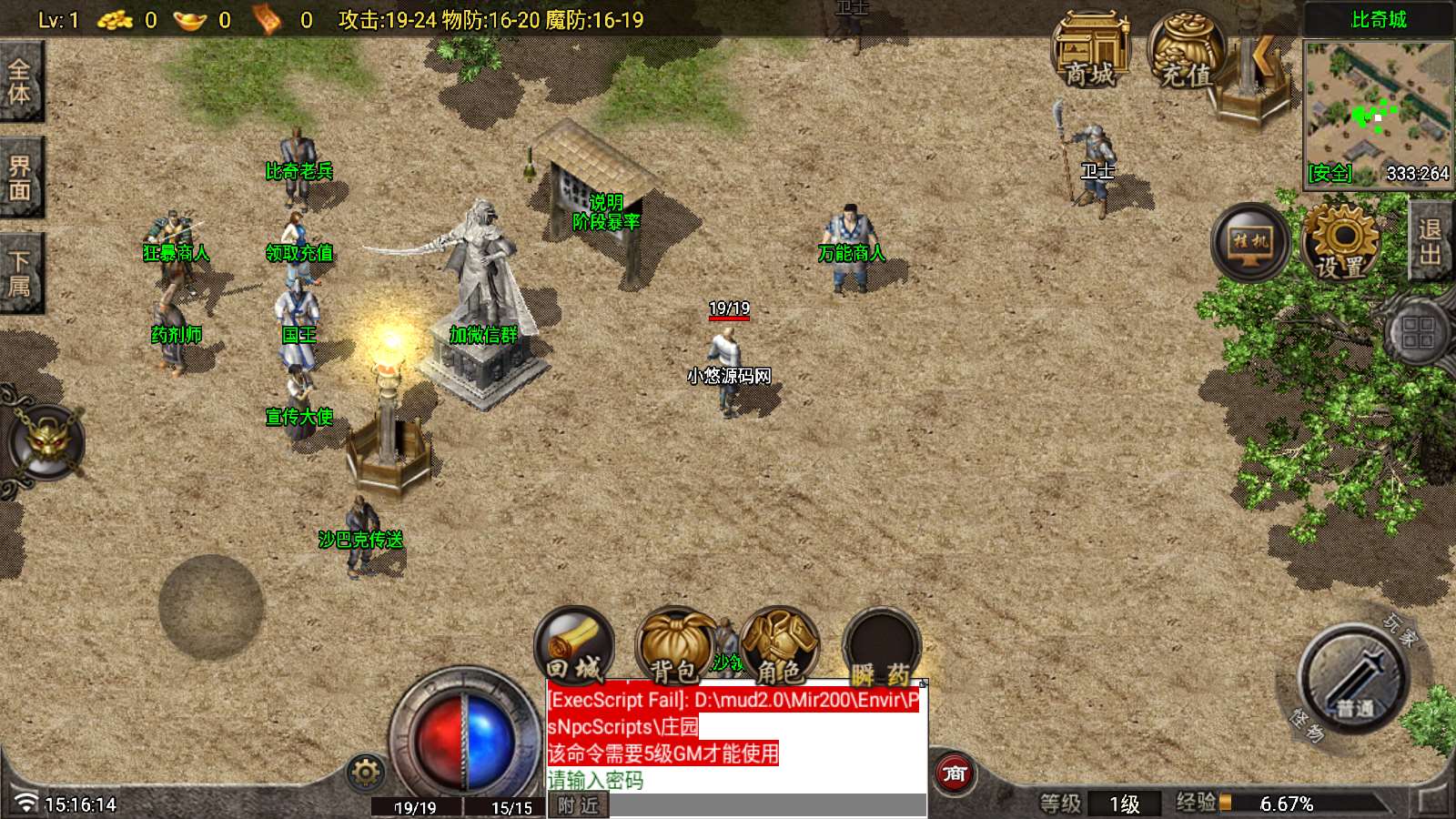Click the red 商 round button
The width and height of the screenshot is (1456, 819).
tap(955, 773)
